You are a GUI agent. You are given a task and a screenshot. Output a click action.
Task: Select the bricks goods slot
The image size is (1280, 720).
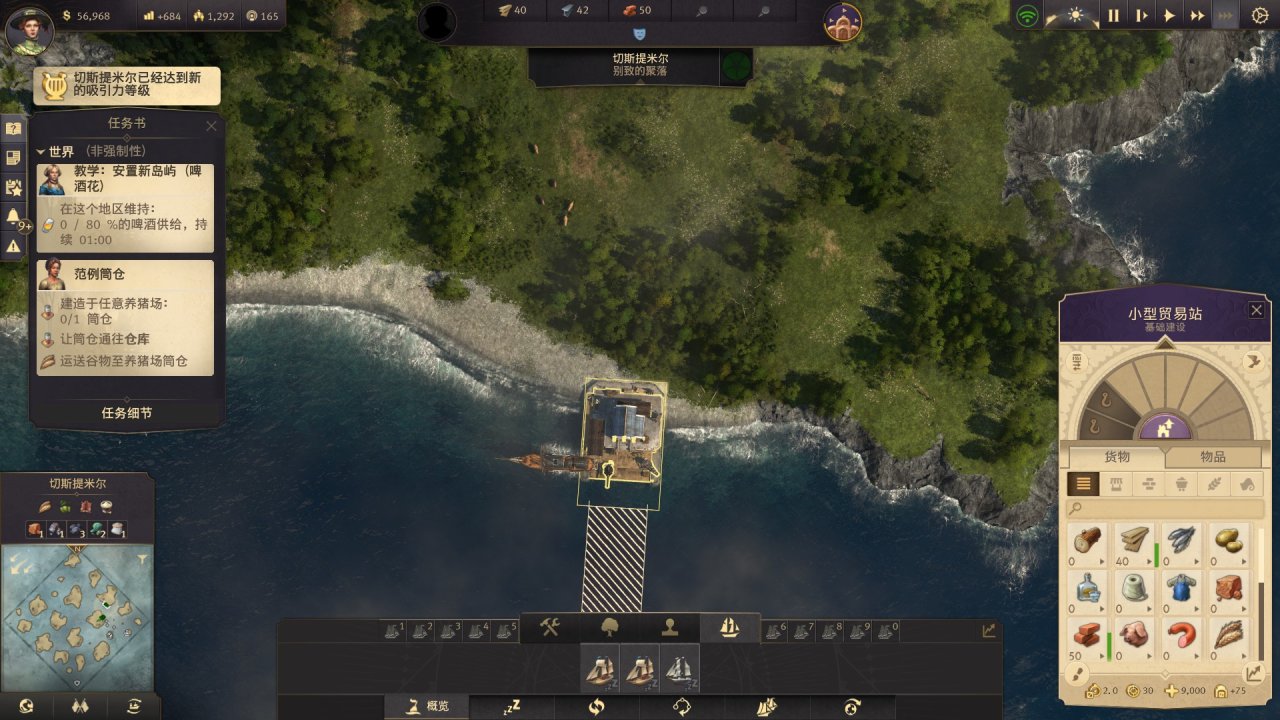point(1088,635)
